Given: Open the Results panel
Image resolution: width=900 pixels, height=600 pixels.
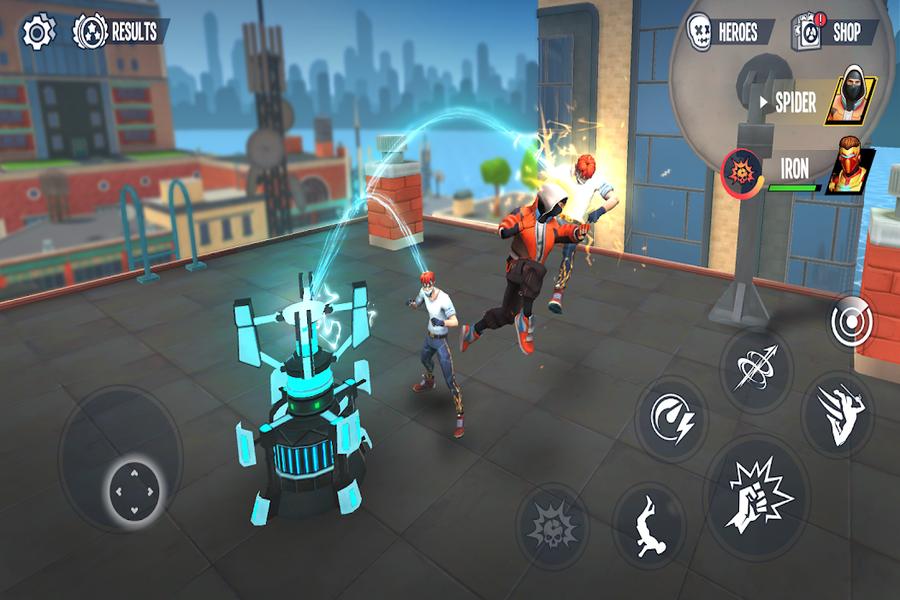Looking at the screenshot, I should pyautogui.click(x=119, y=32).
